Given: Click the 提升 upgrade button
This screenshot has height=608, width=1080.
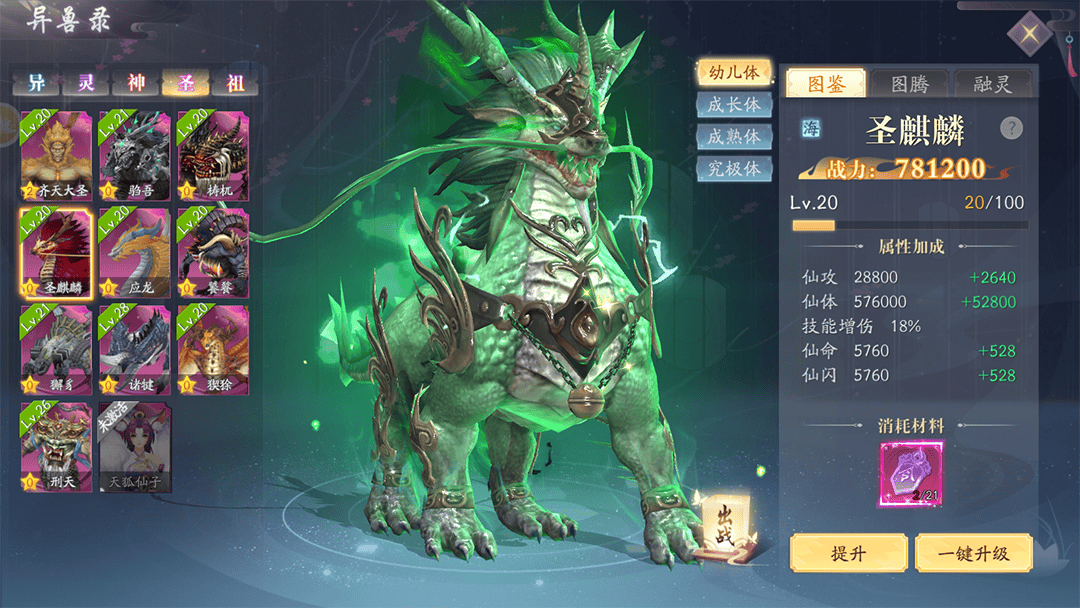Looking at the screenshot, I should pos(849,553).
